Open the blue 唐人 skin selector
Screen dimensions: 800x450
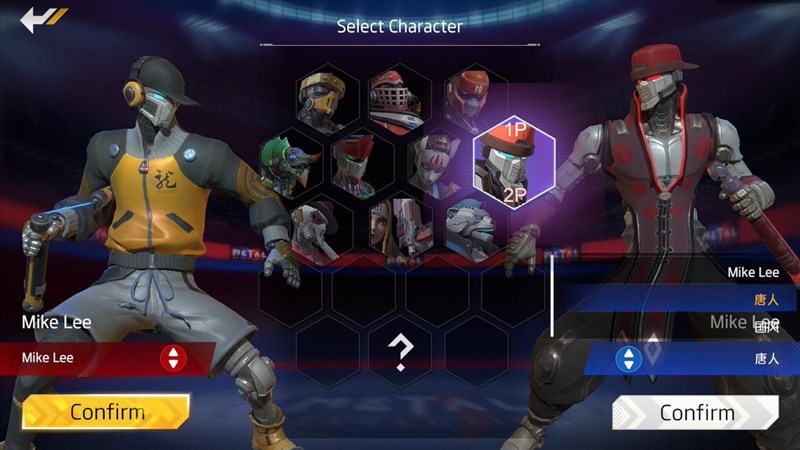click(x=629, y=358)
